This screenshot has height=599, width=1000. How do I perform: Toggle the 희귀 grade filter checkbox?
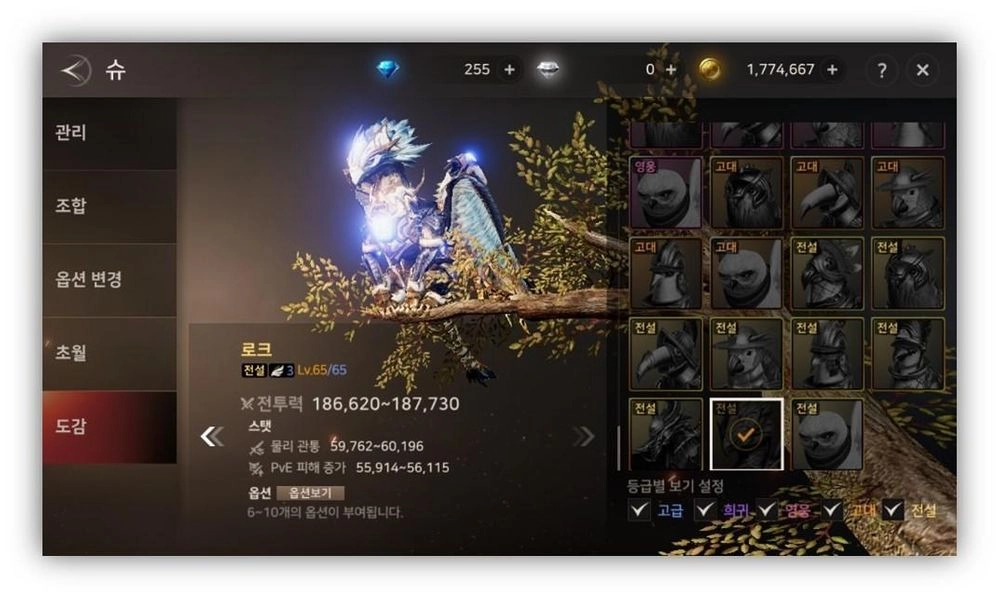coord(705,511)
